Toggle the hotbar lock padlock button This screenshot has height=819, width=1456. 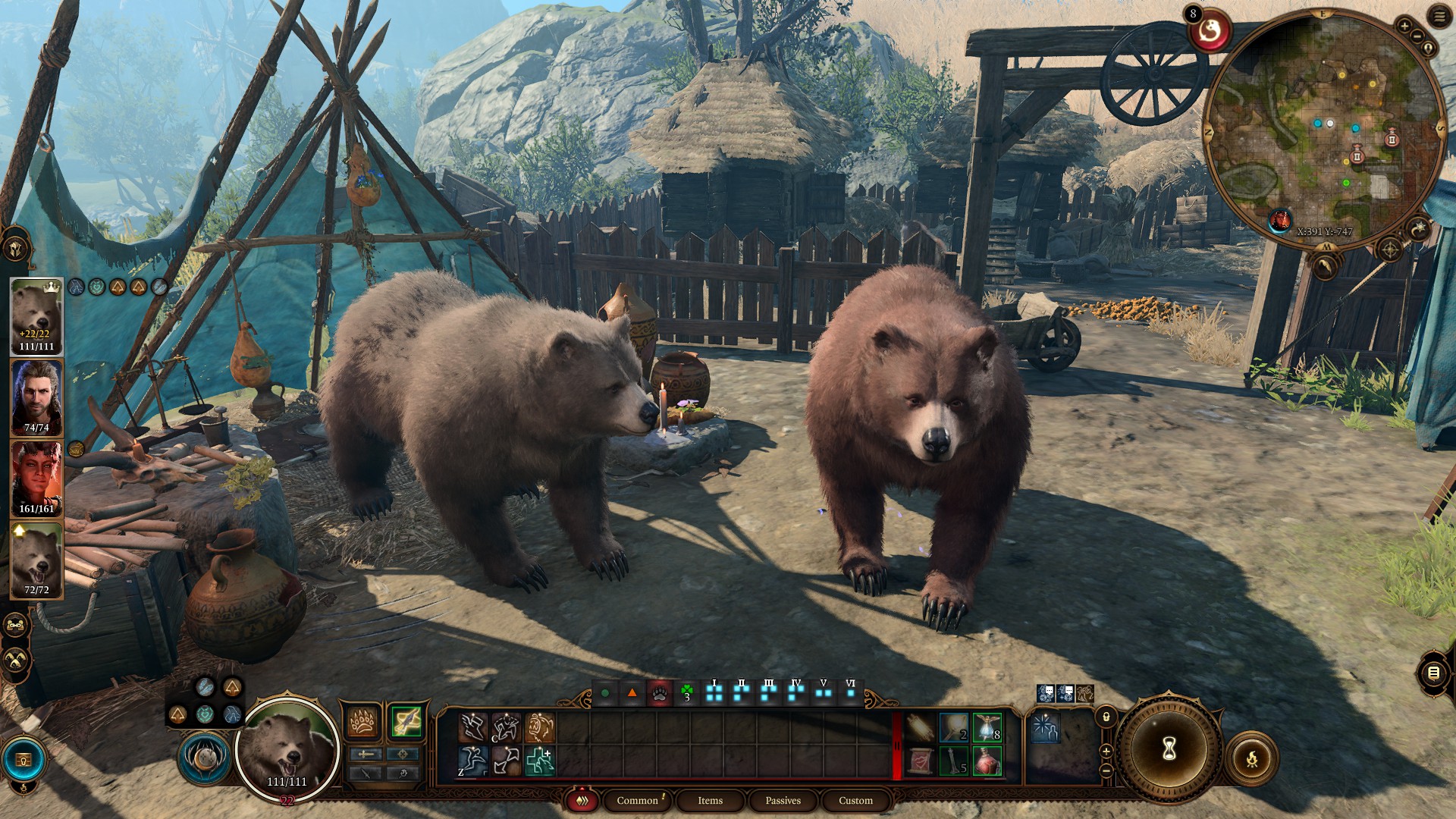(1106, 717)
